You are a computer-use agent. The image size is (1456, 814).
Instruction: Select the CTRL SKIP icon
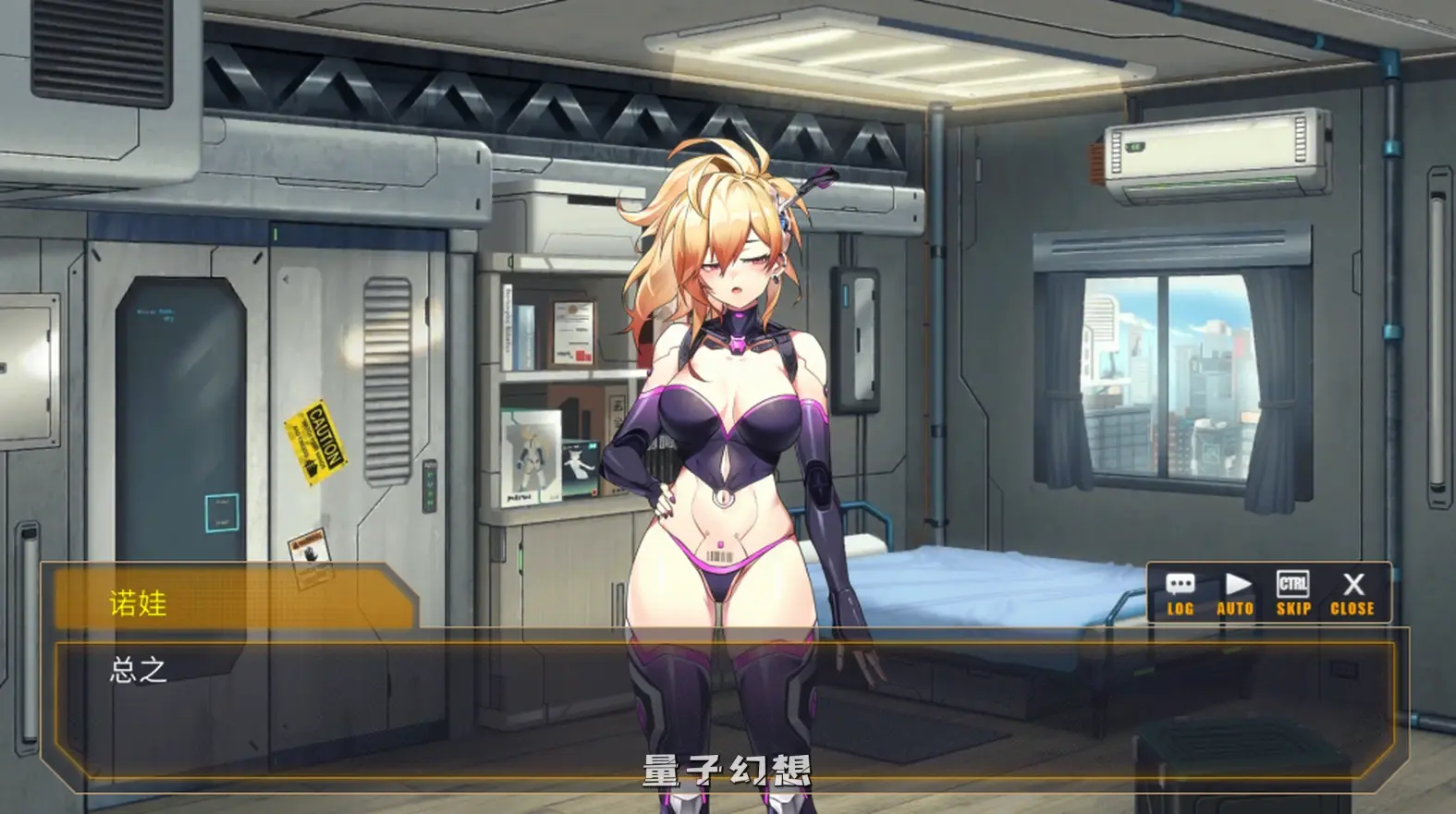tap(1293, 595)
